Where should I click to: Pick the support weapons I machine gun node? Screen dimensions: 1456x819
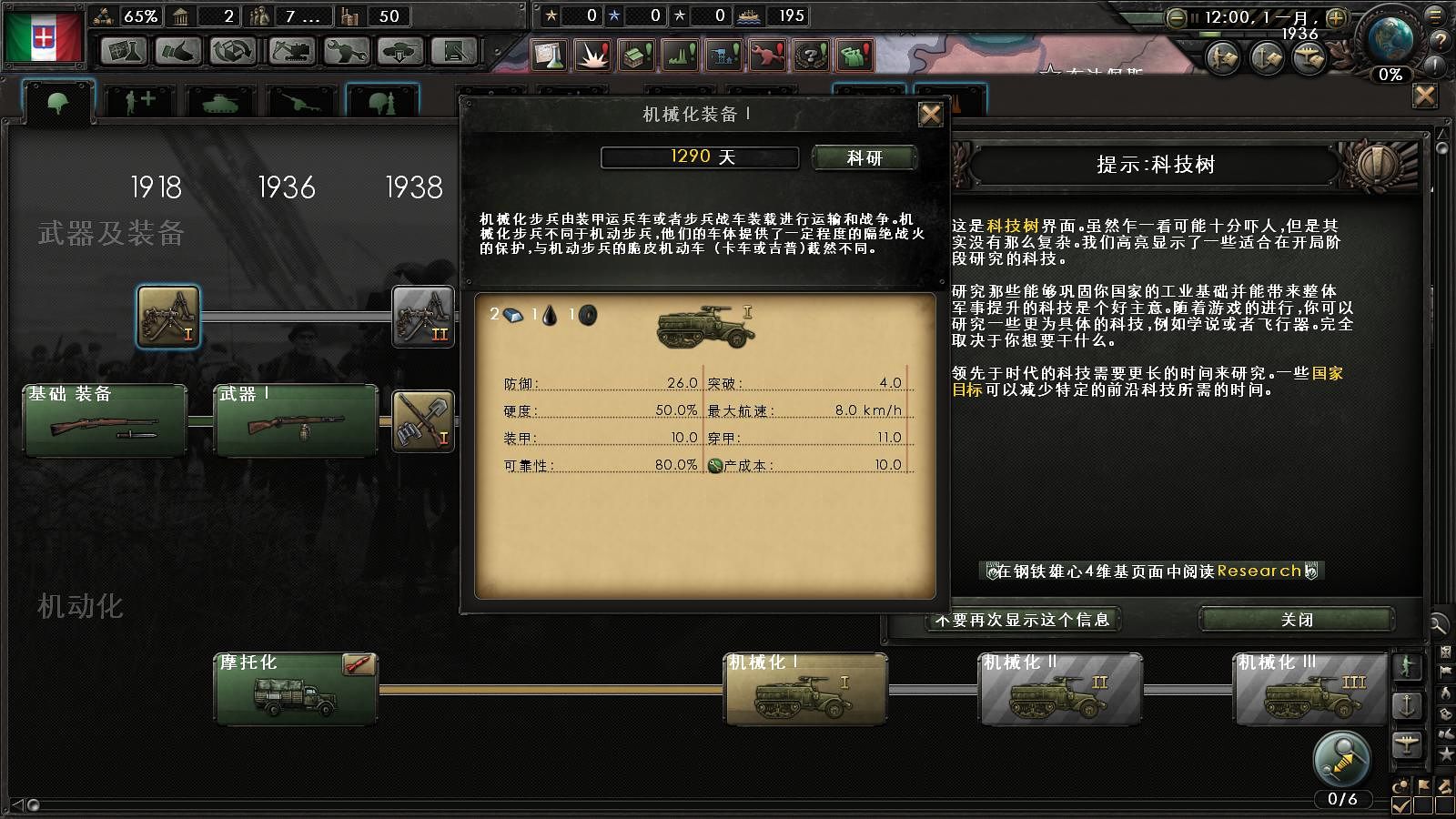tap(168, 316)
